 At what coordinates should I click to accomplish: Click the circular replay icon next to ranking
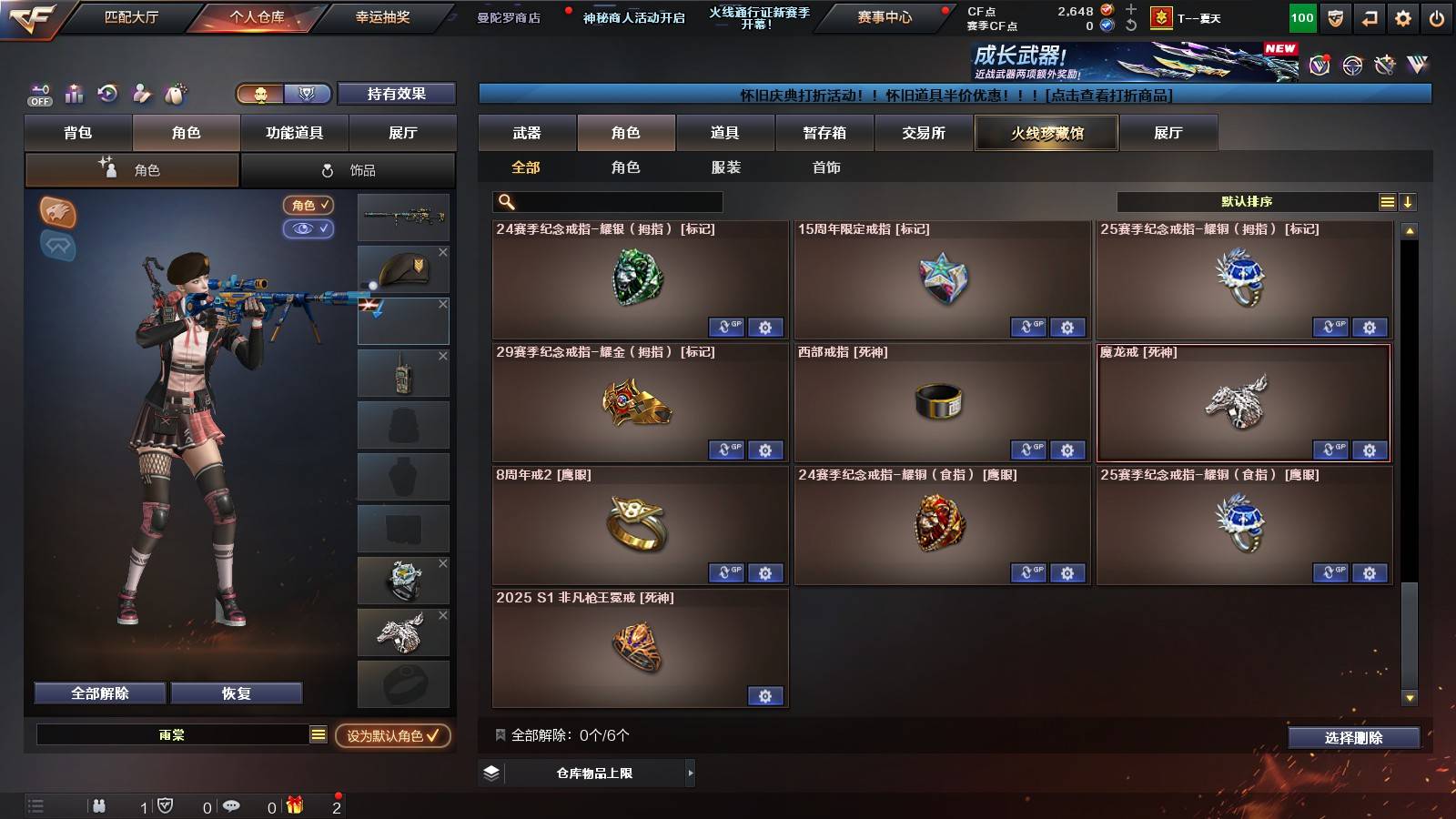(108, 93)
